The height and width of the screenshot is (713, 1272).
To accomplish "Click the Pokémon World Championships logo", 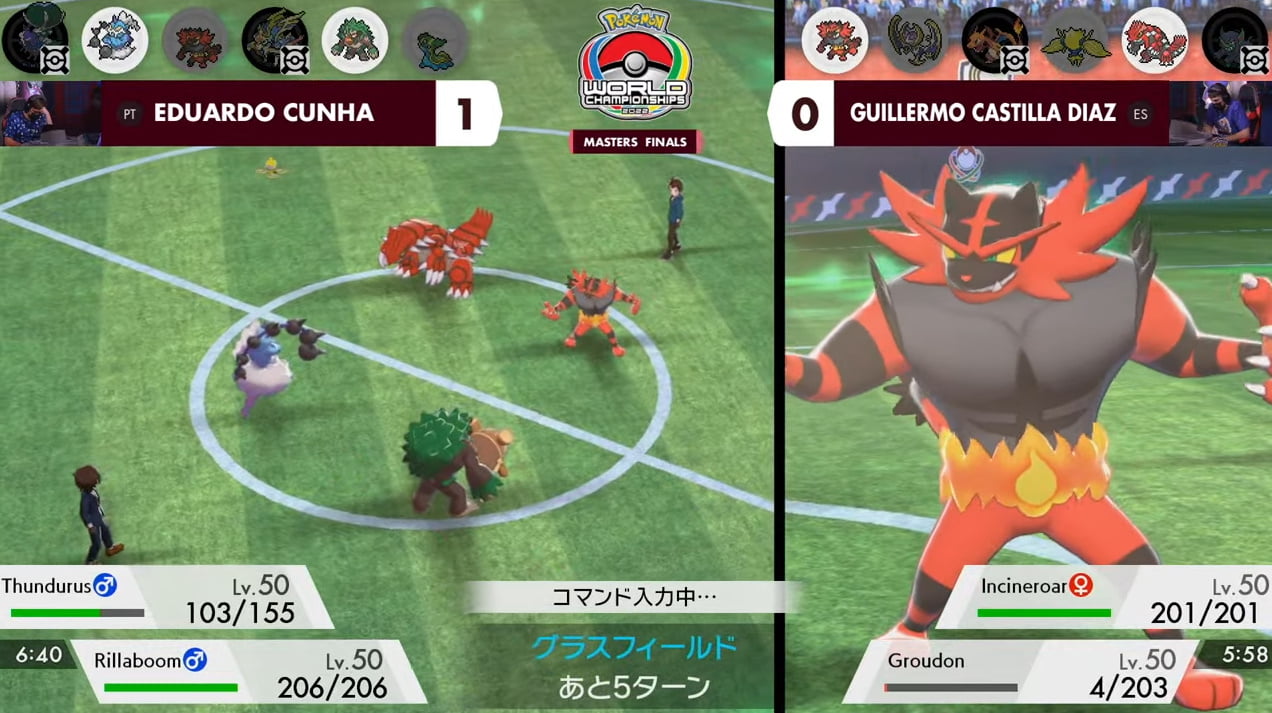I will [x=634, y=65].
